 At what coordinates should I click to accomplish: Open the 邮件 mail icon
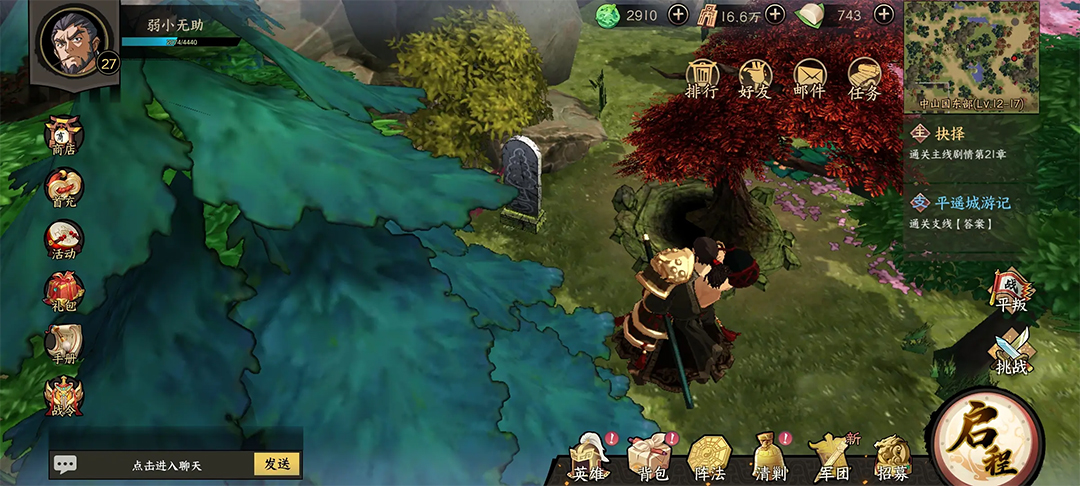809,78
